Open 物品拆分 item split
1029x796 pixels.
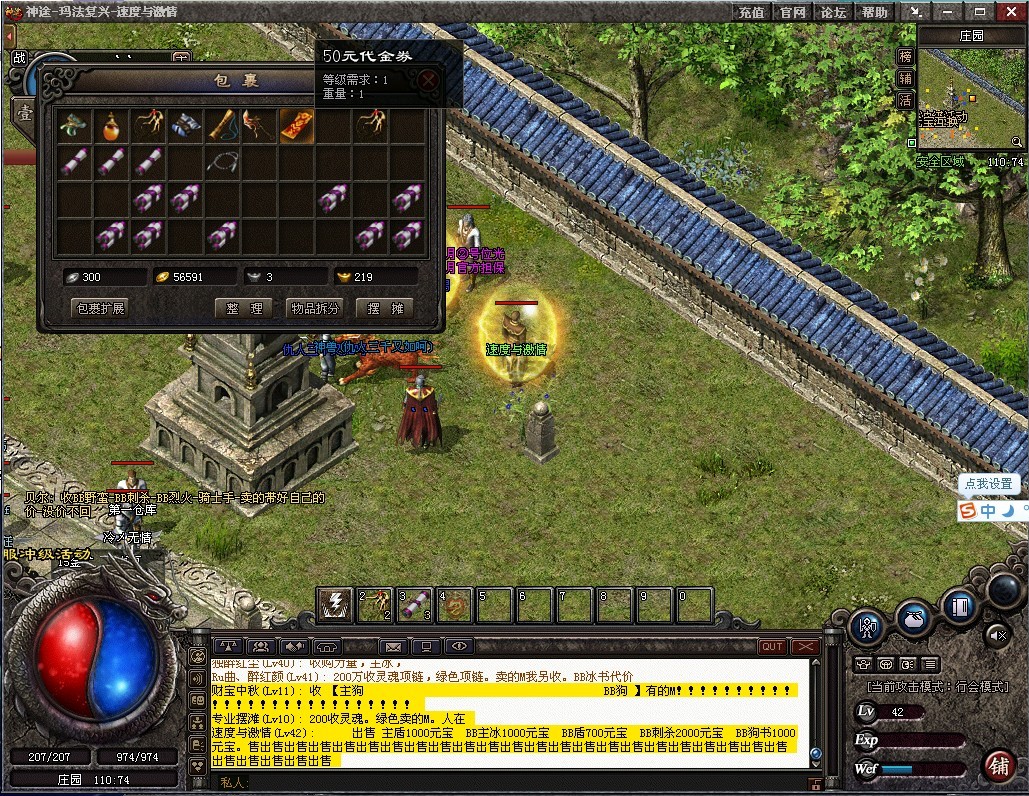(x=314, y=308)
